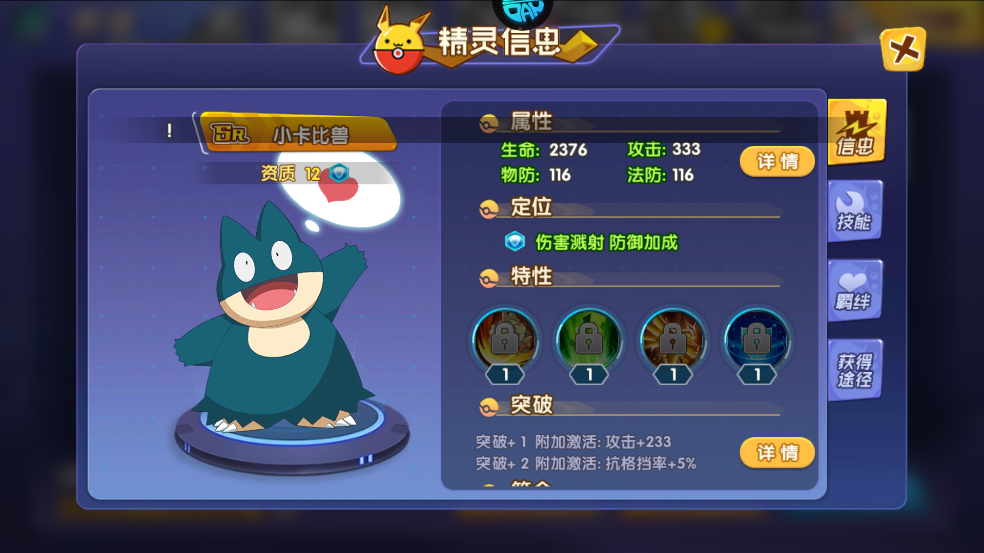Close the 精灵信息 window
This screenshot has height=553, width=984.
coord(902,49)
